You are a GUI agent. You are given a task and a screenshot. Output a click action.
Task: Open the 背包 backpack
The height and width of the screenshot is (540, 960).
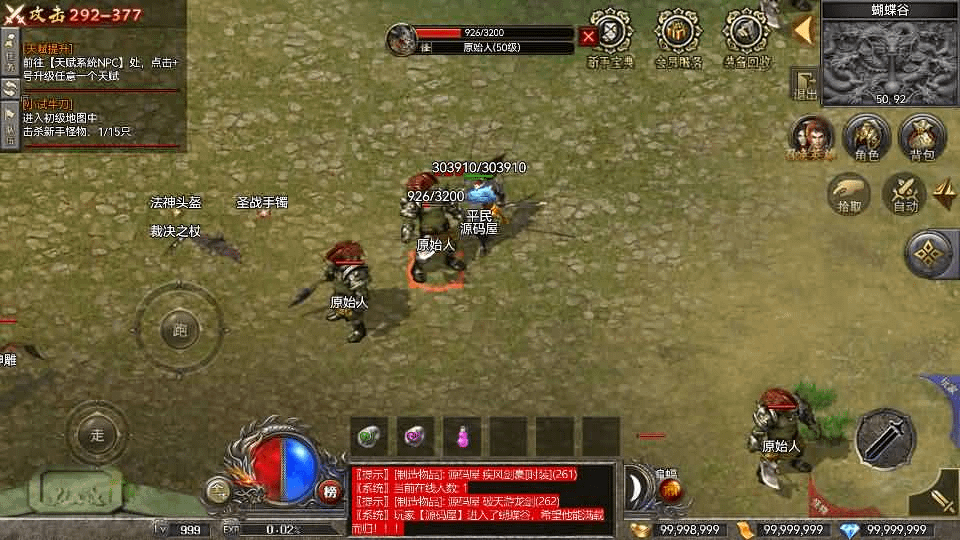point(920,136)
